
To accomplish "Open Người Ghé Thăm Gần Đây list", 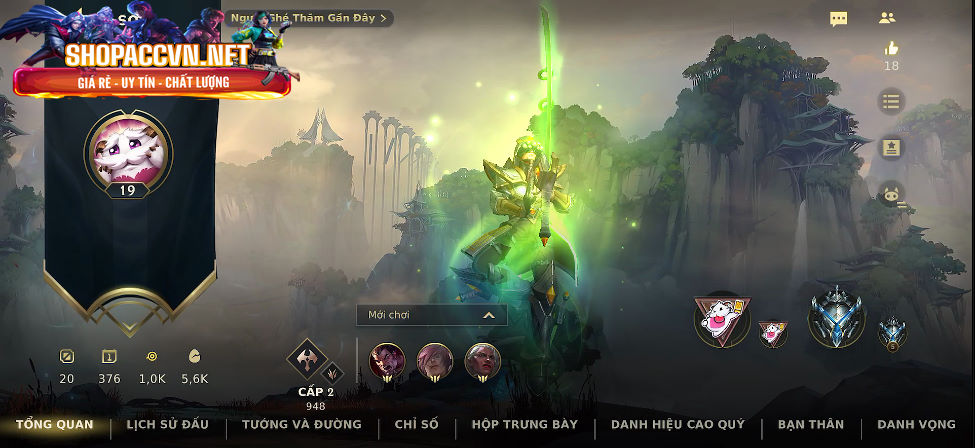I will 310,18.
